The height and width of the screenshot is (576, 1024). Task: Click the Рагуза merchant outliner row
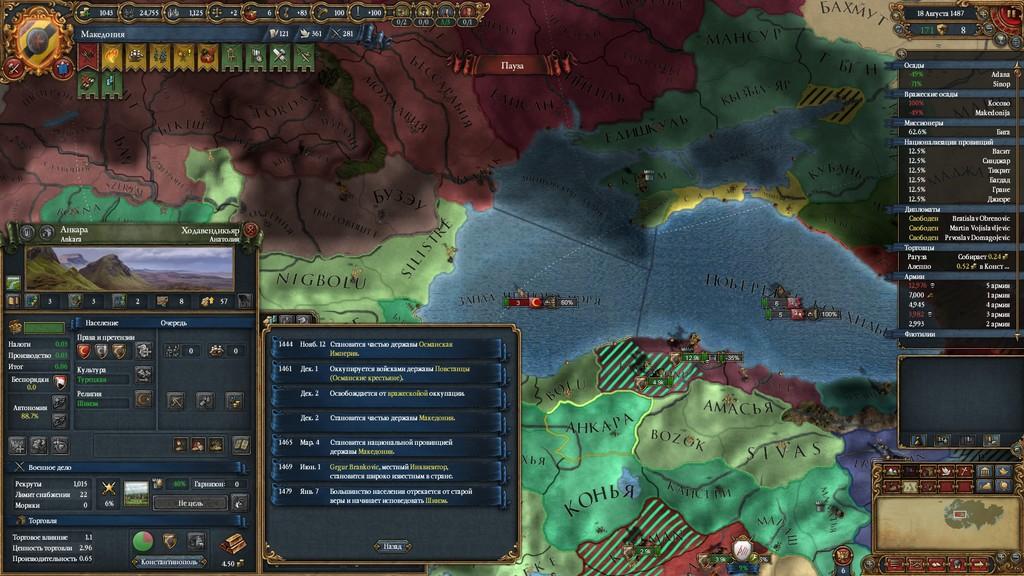tap(958, 256)
